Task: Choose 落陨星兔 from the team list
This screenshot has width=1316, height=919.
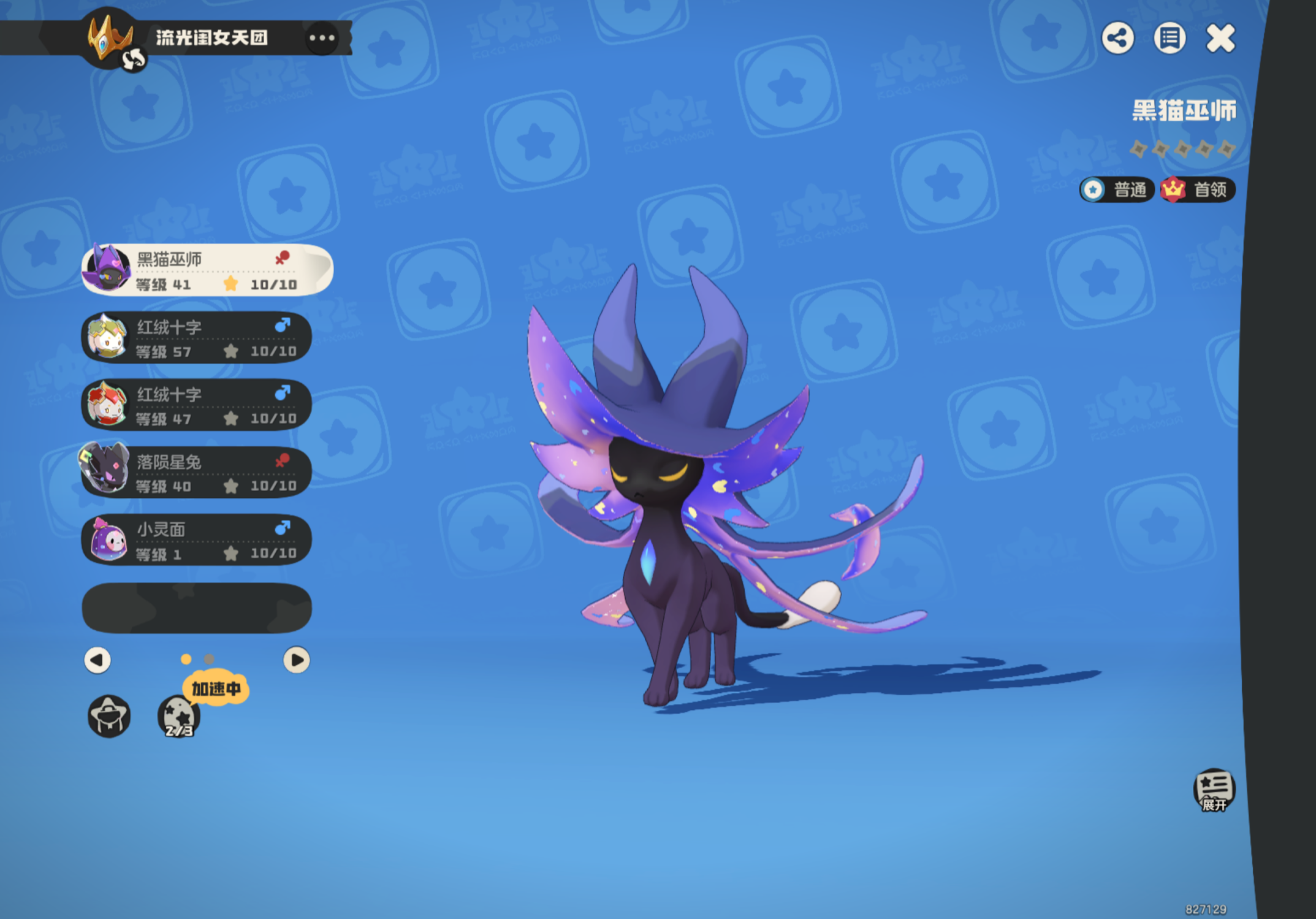Action: (196, 473)
